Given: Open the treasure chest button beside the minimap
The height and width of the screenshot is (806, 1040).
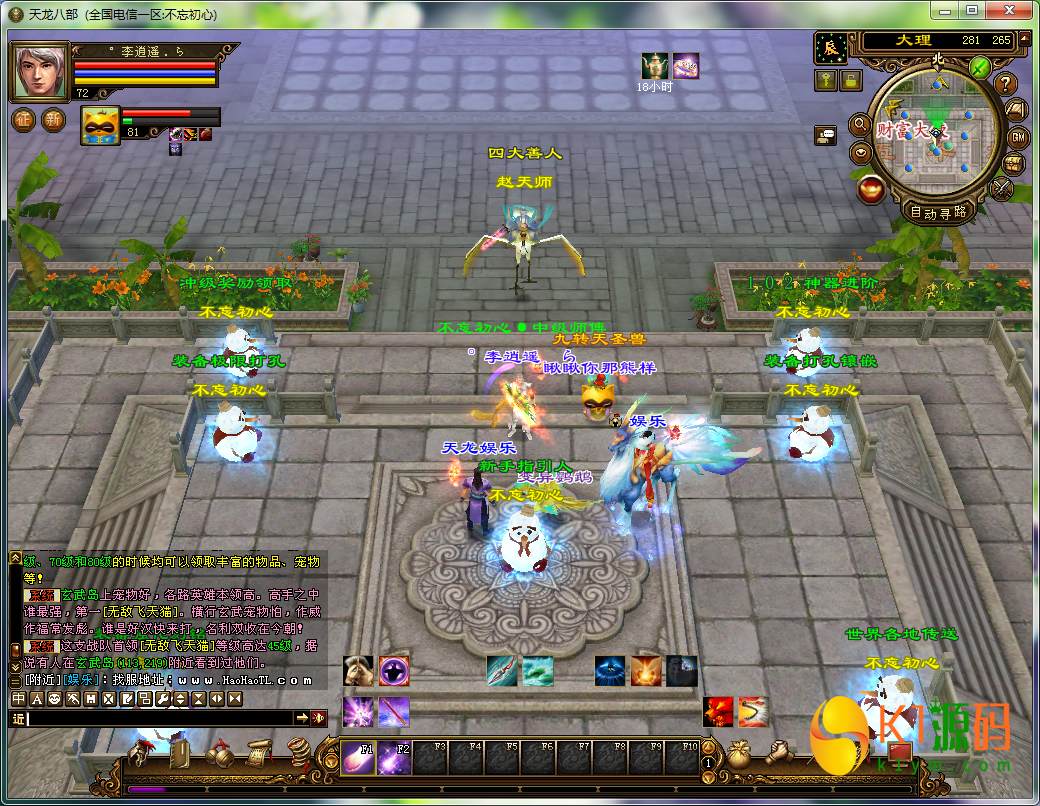Looking at the screenshot, I should (x=1014, y=163).
